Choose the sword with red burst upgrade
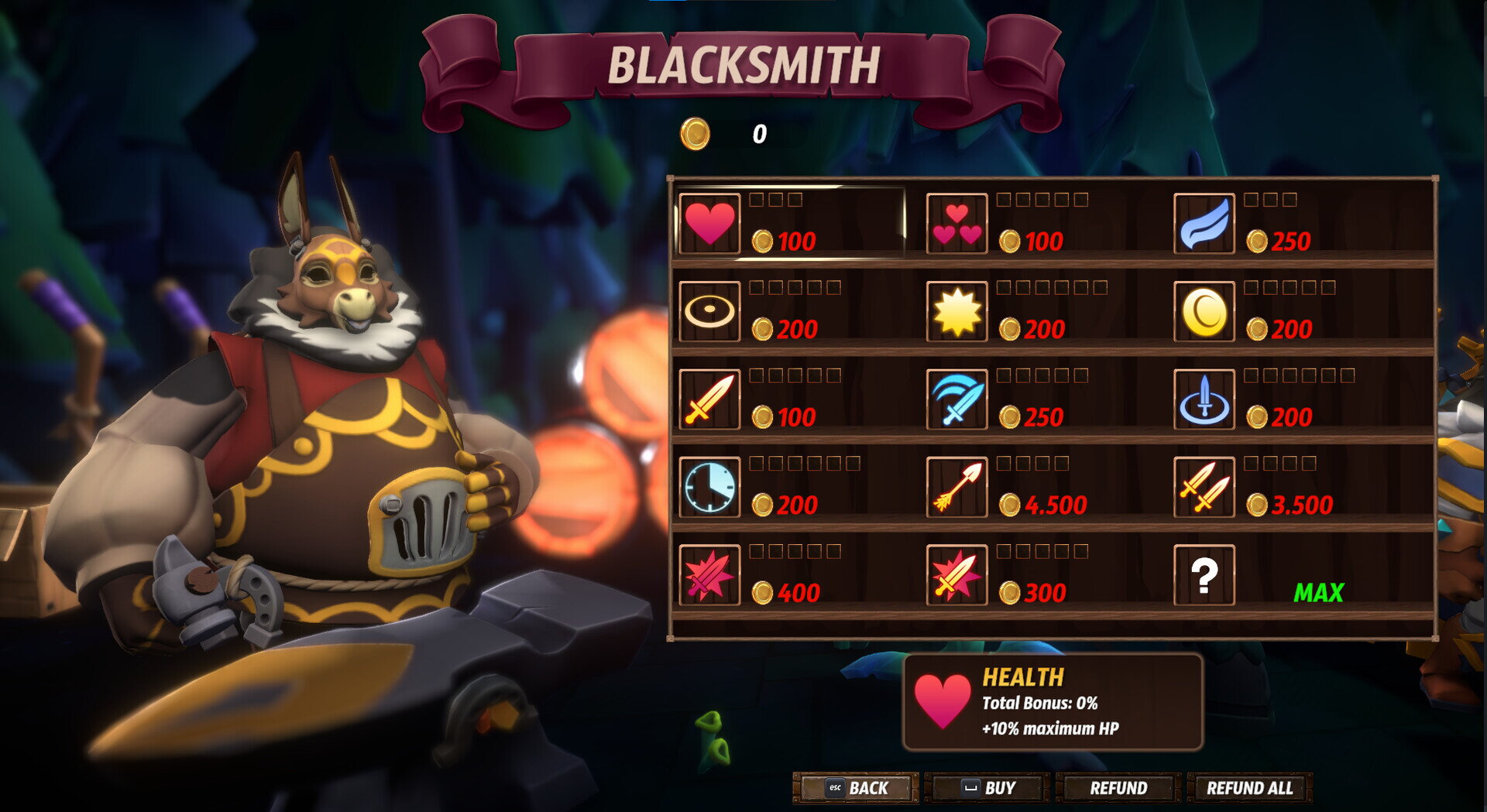This screenshot has width=1487, height=812. coord(956,574)
